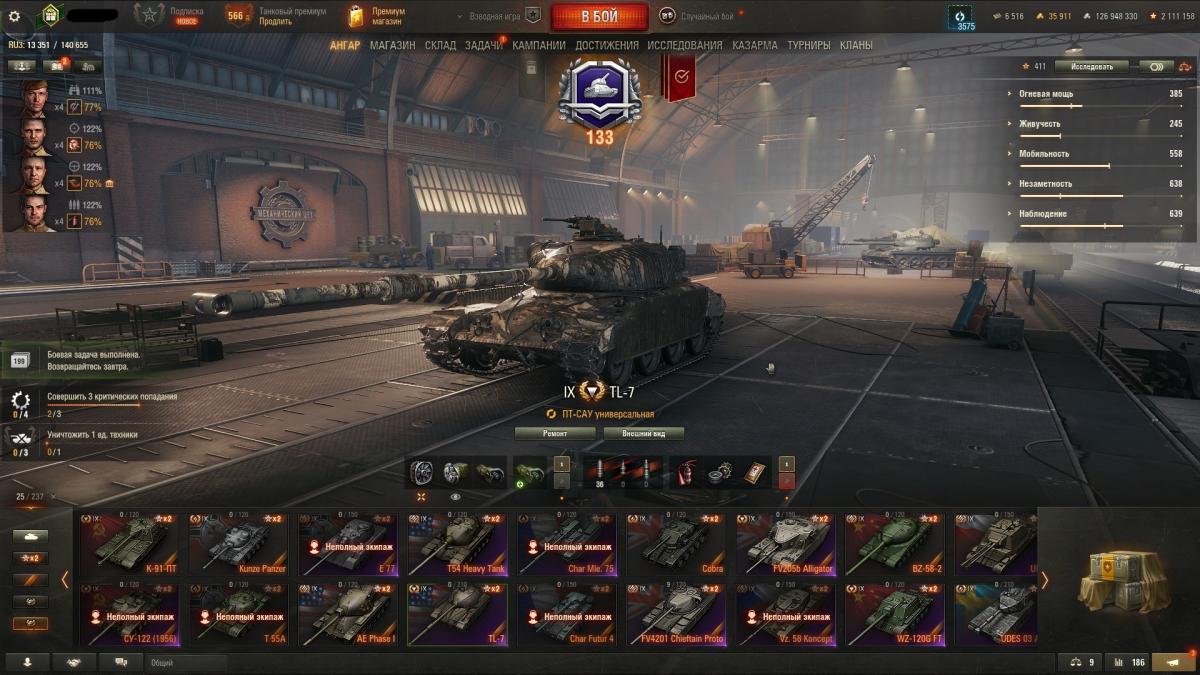Image resolution: width=1200 pixels, height=675 pixels.
Task: Choose the FV205b Alligator tank tile
Action: pyautogui.click(x=785, y=544)
